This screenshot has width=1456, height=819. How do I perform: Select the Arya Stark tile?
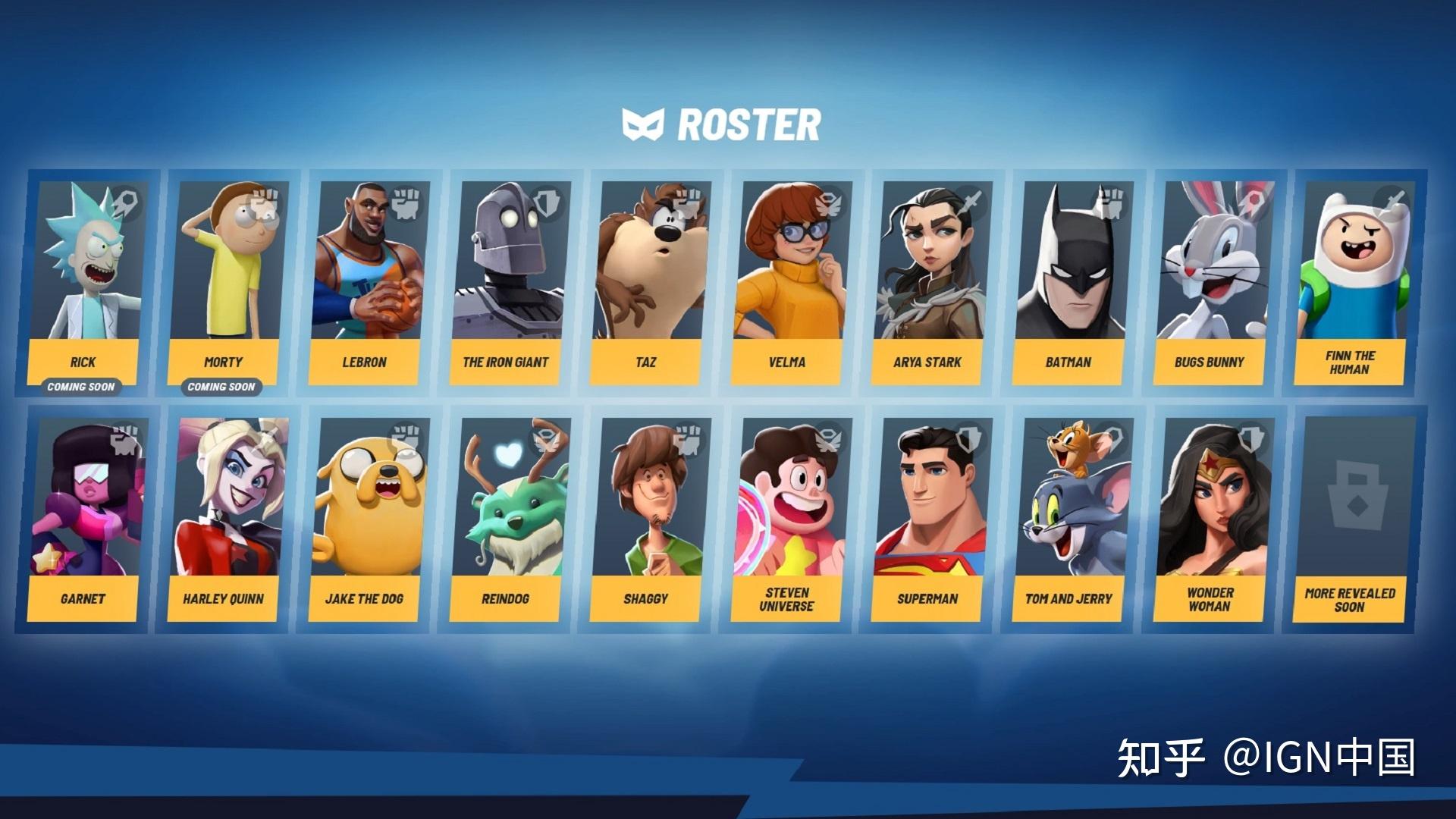(928, 282)
